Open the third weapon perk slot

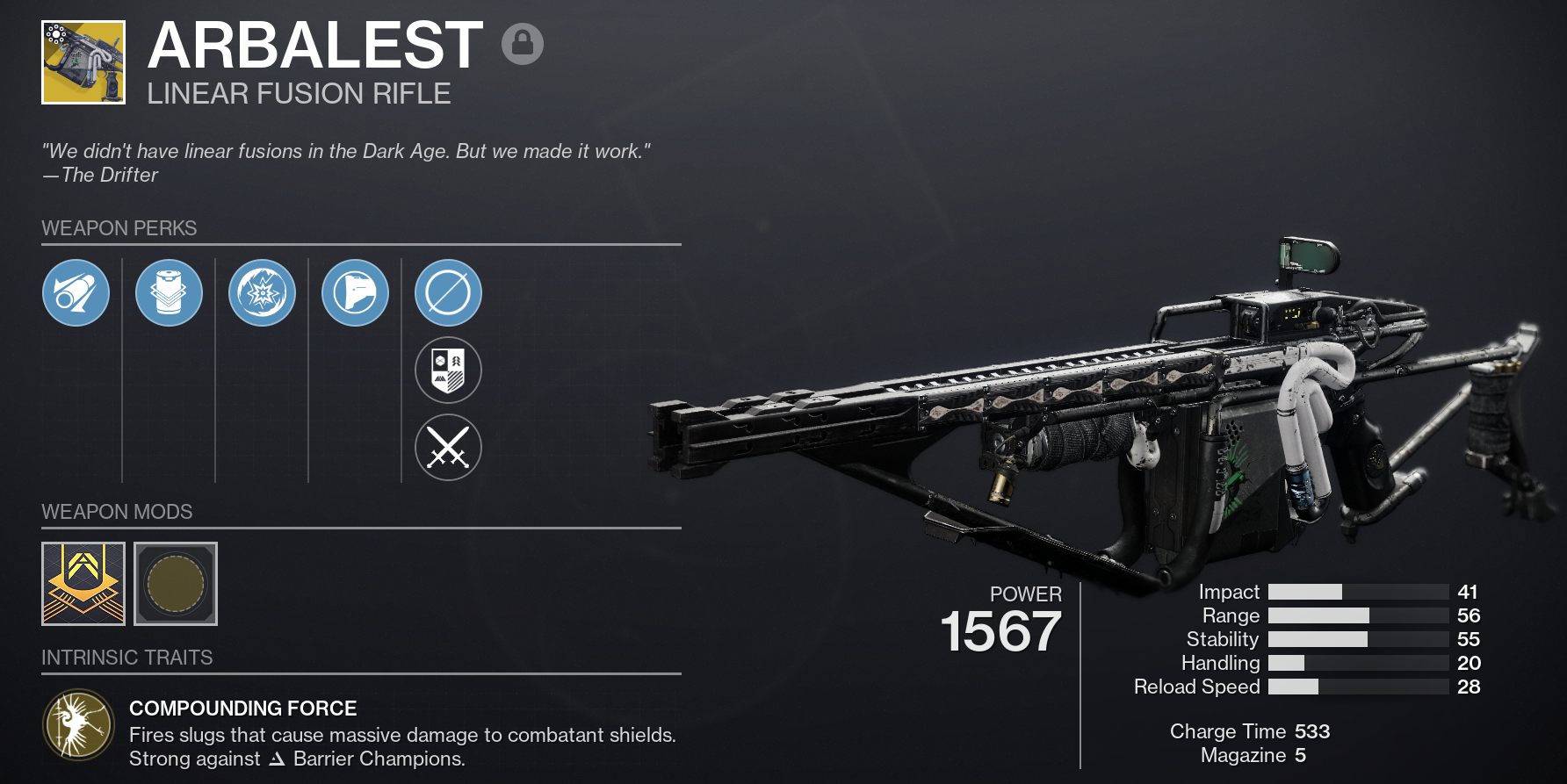coord(262,292)
